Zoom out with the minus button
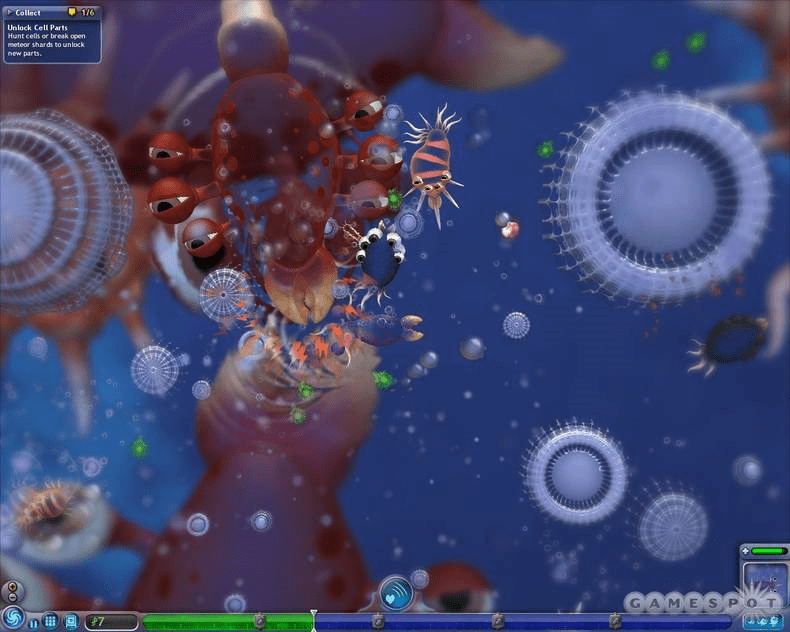Screen dimensions: 790x632 tap(11, 597)
